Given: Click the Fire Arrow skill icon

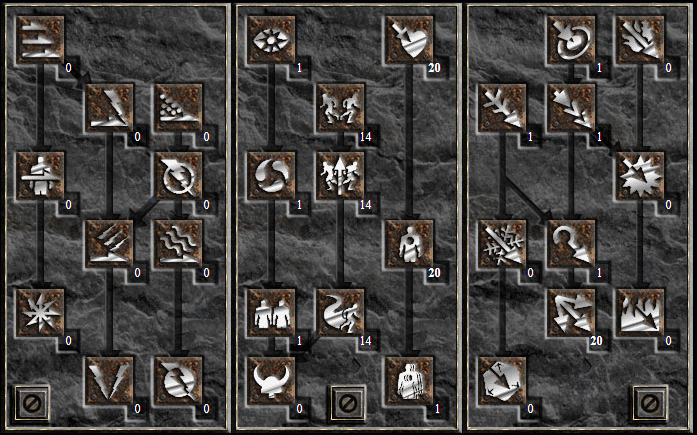Looking at the screenshot, I should (x=640, y=40).
